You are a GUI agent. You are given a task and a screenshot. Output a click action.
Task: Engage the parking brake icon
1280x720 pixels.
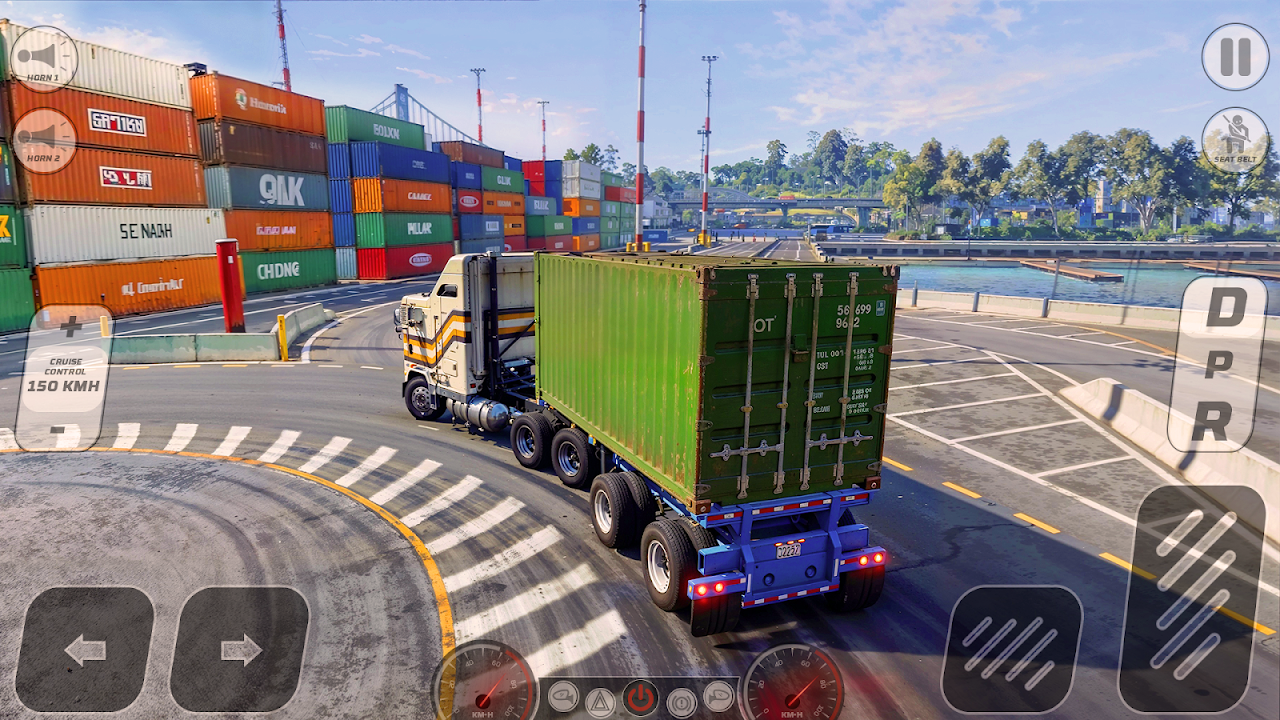(x=682, y=701)
